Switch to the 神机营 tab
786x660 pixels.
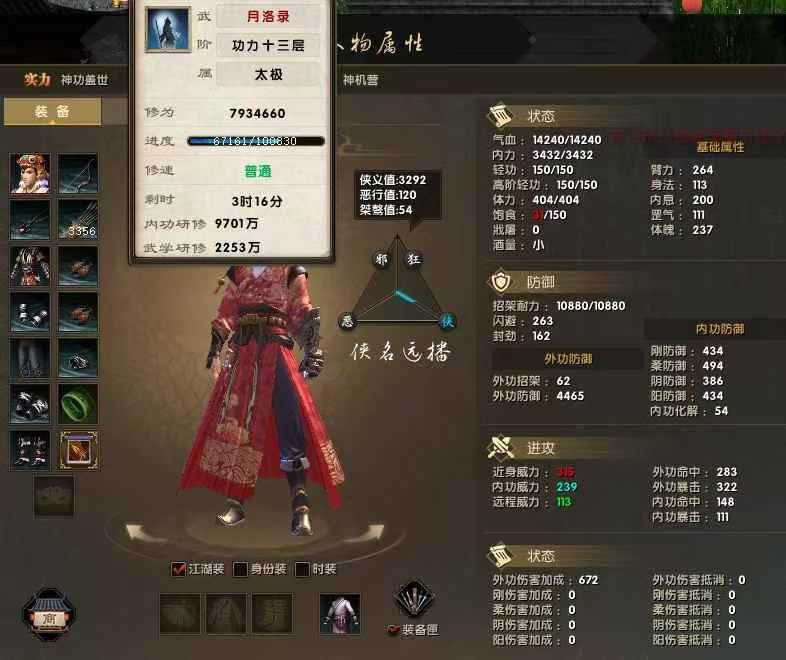(x=361, y=80)
